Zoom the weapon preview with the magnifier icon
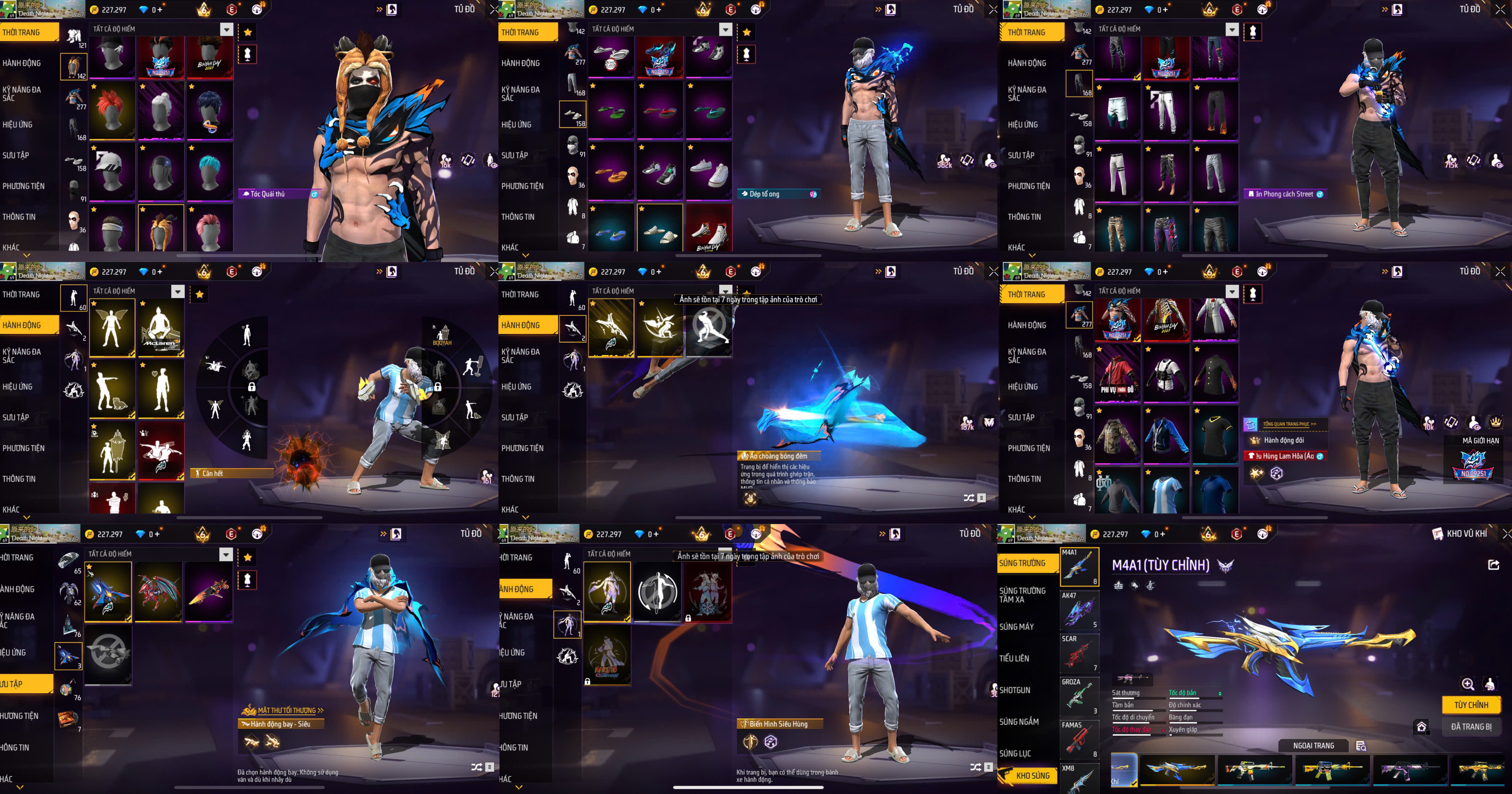This screenshot has width=1512, height=794. click(x=1467, y=684)
